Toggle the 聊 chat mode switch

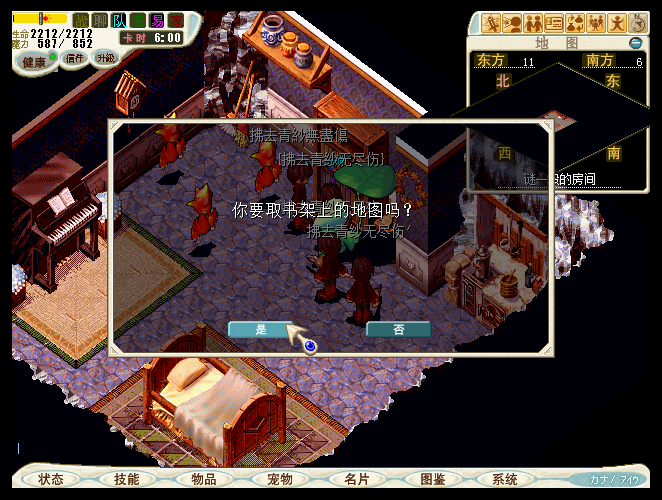100,19
